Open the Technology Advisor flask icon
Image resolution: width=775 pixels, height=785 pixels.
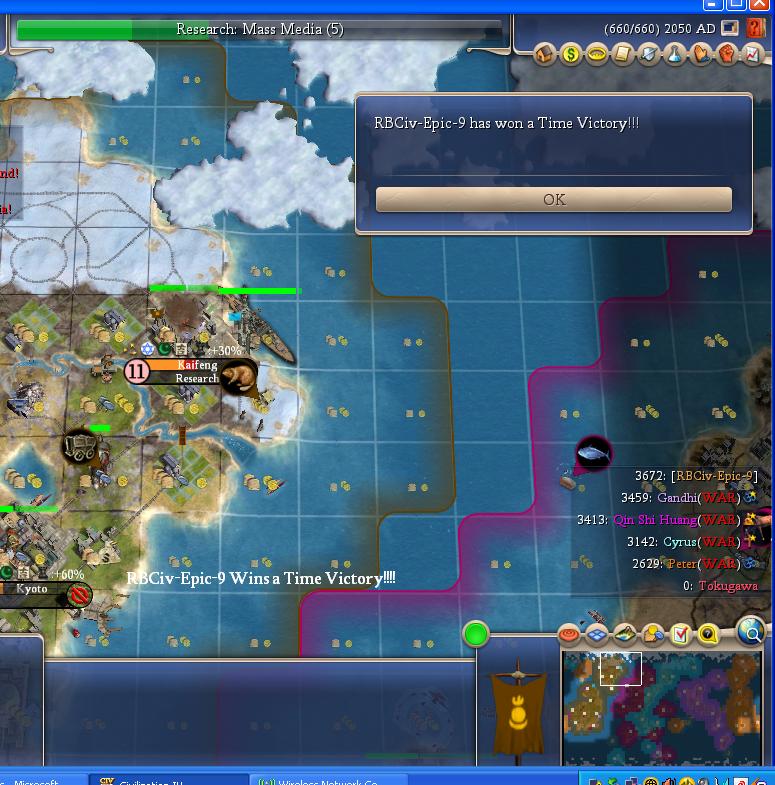pyautogui.click(x=675, y=54)
